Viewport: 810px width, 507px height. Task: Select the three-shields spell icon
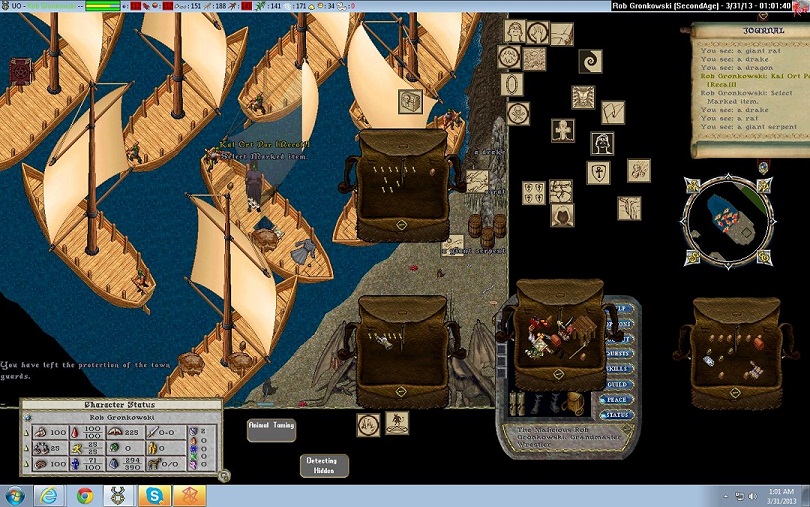tap(533, 192)
